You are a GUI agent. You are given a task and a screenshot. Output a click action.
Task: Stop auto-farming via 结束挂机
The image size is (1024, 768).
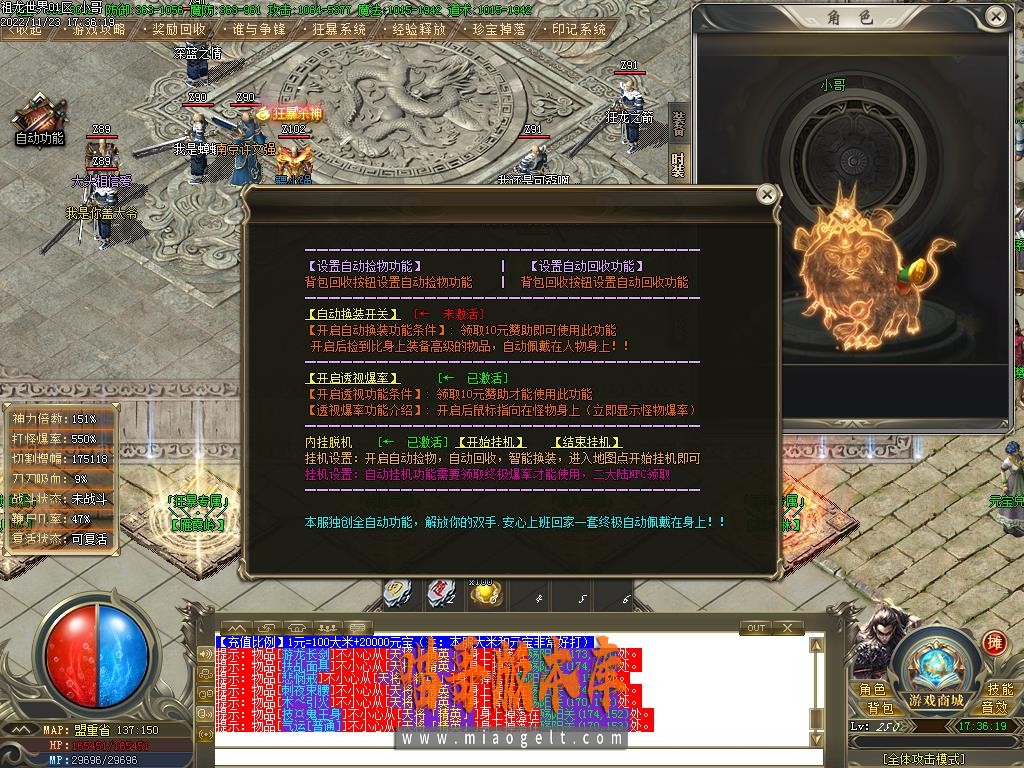click(586, 442)
